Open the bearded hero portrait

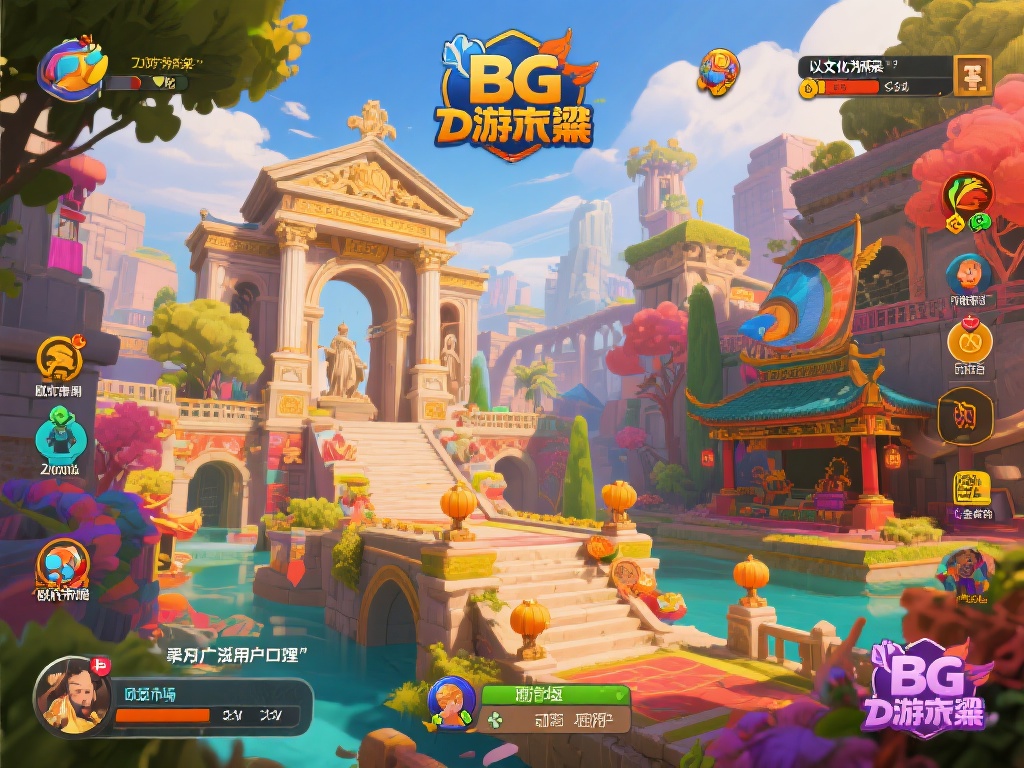tap(70, 693)
